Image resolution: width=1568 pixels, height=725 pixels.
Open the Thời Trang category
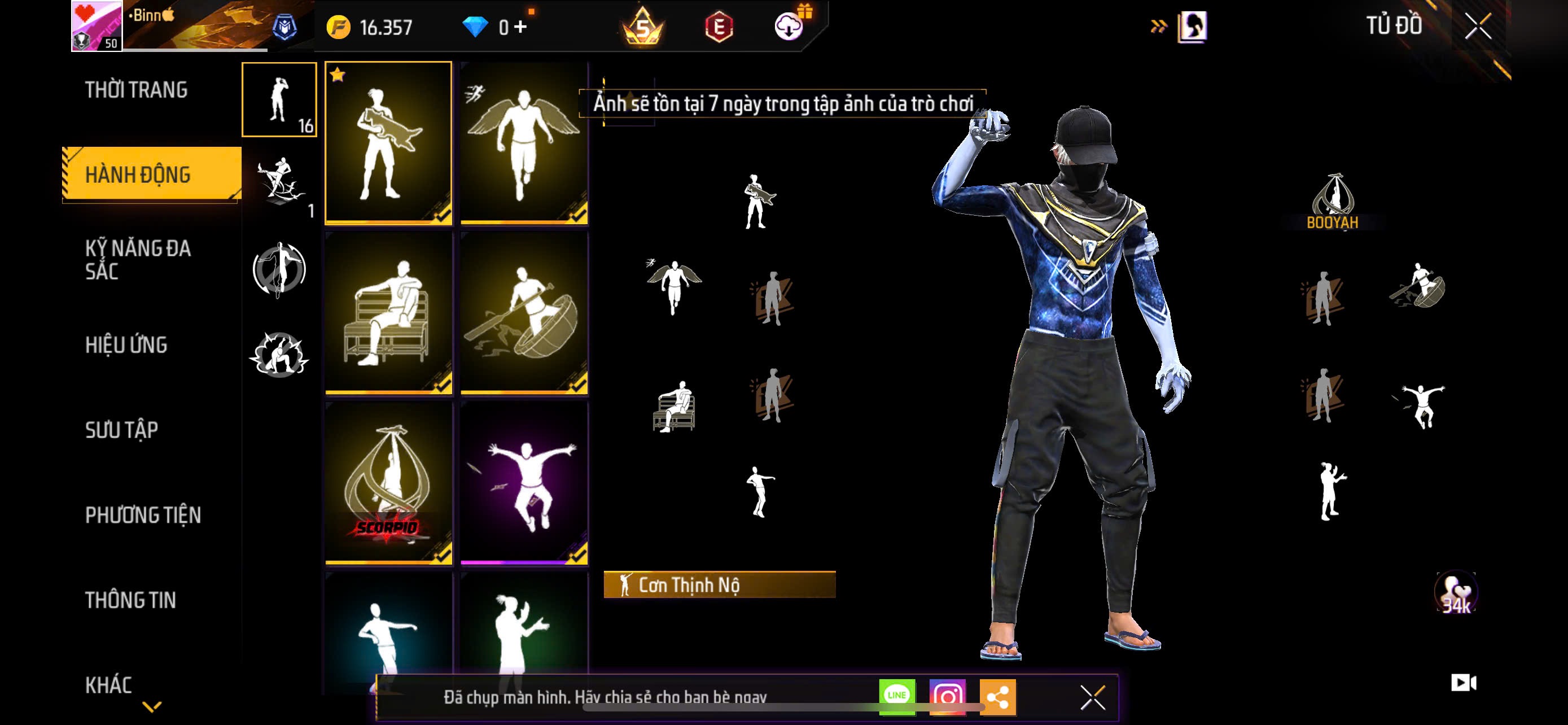point(137,90)
